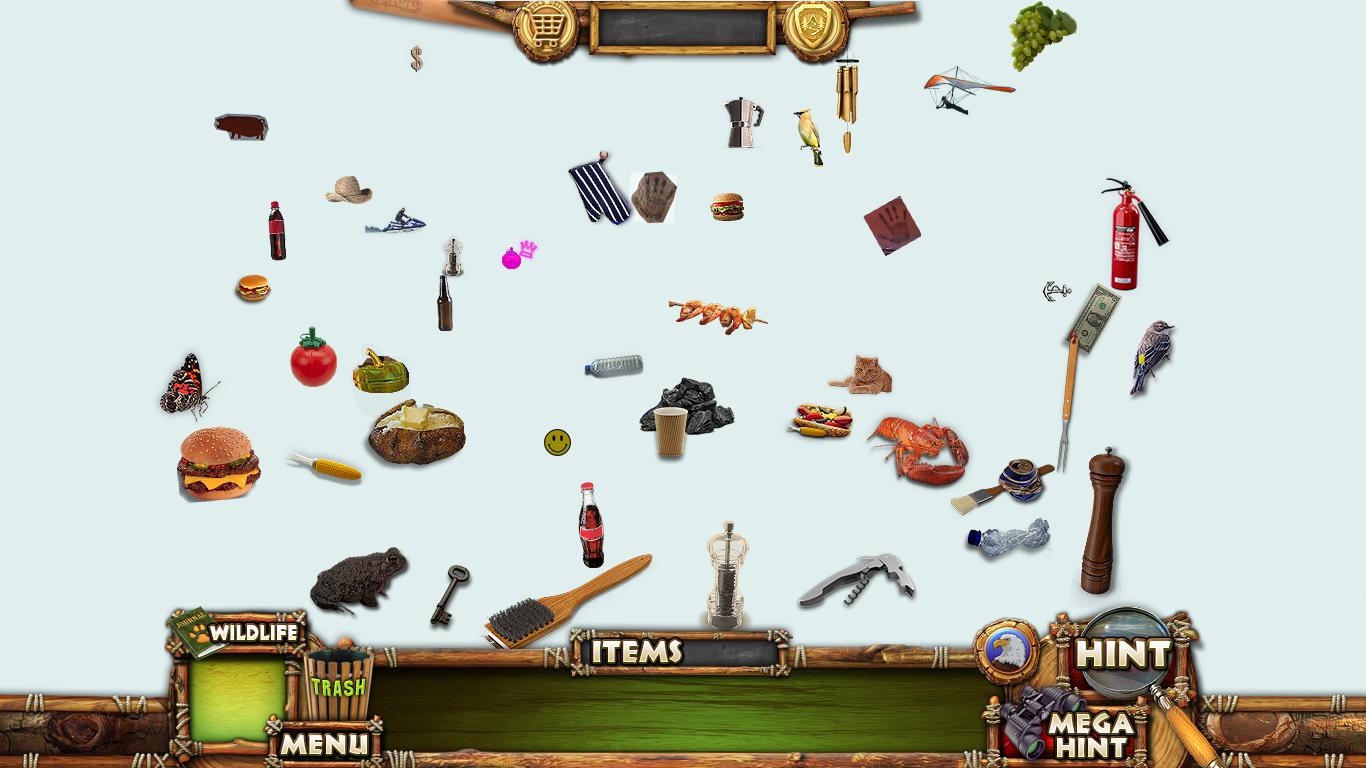Select the dark toad

pyautogui.click(x=358, y=578)
